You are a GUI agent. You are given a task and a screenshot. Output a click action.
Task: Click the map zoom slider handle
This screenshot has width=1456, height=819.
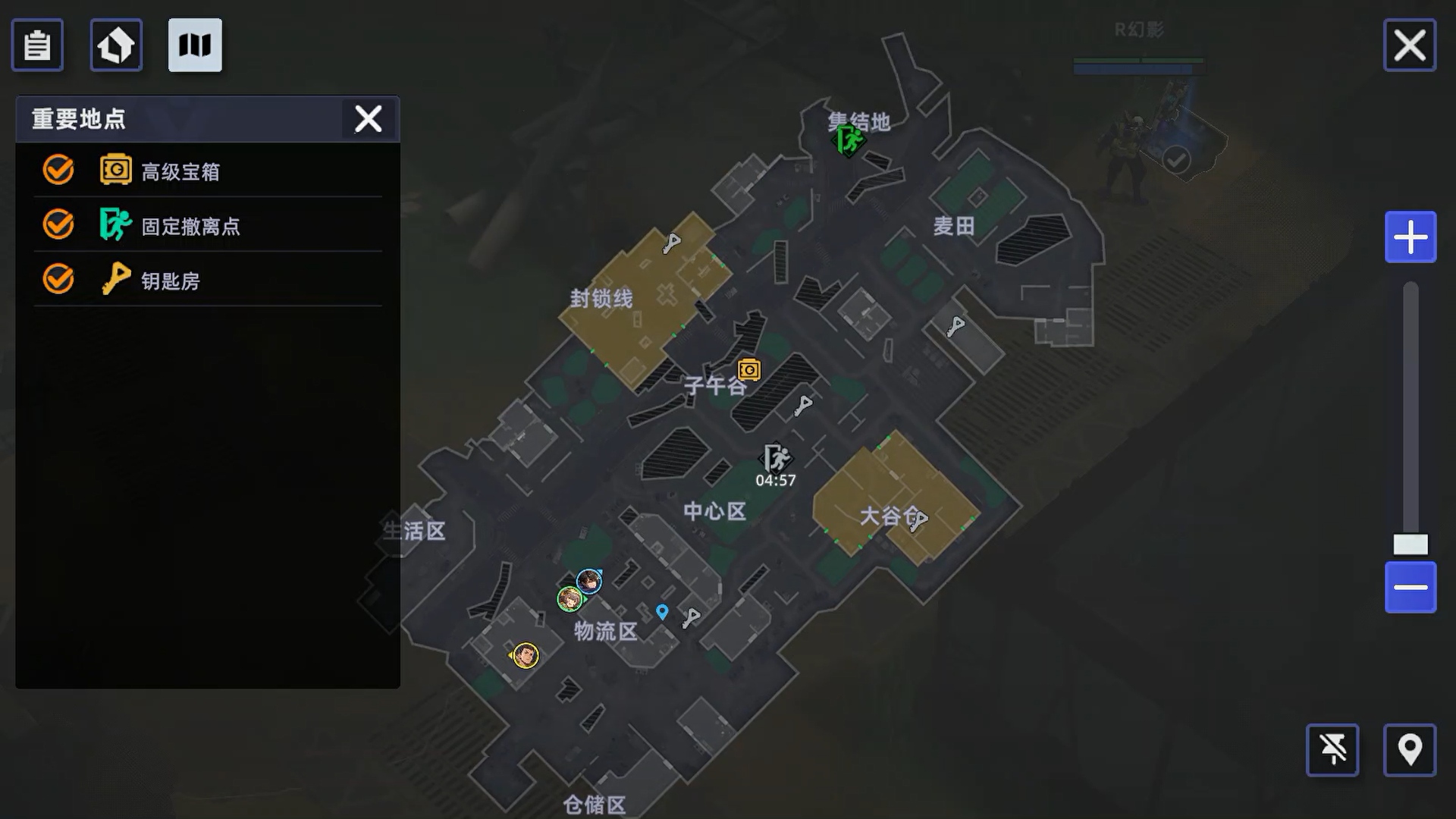pos(1410,544)
